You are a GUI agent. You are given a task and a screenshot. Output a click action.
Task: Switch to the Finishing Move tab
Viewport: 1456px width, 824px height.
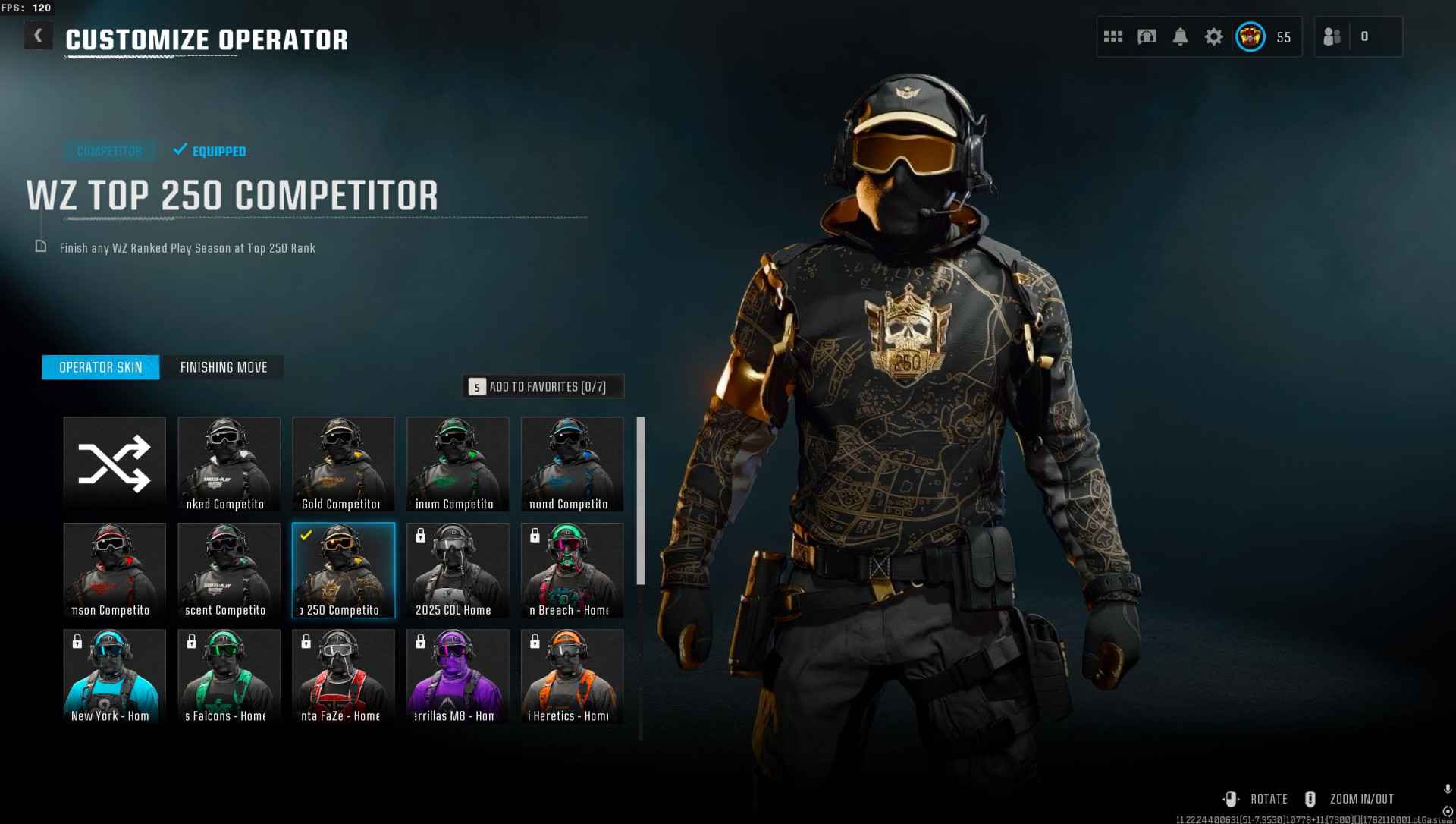click(224, 367)
